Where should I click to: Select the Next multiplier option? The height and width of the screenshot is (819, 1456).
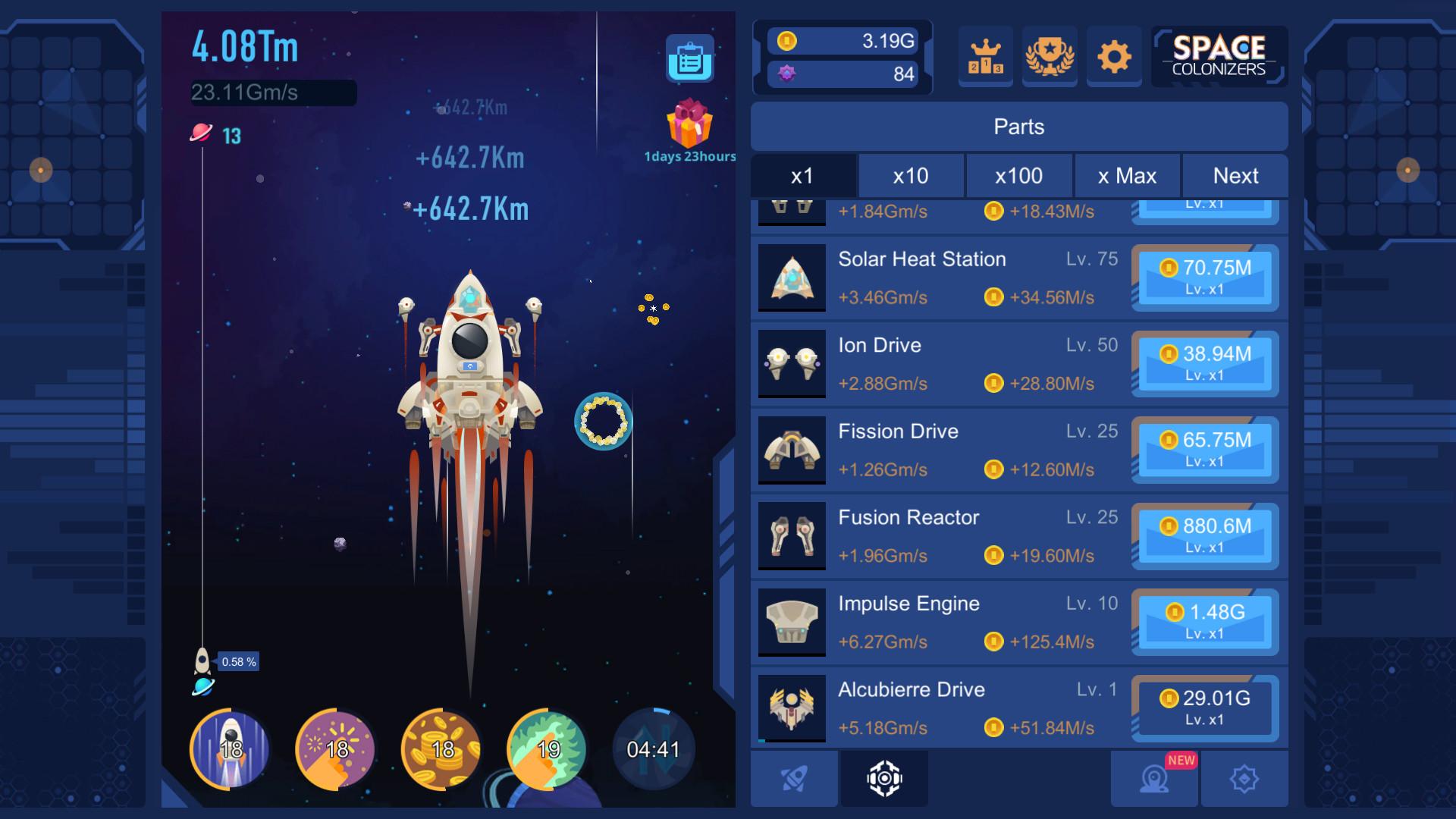click(1235, 175)
